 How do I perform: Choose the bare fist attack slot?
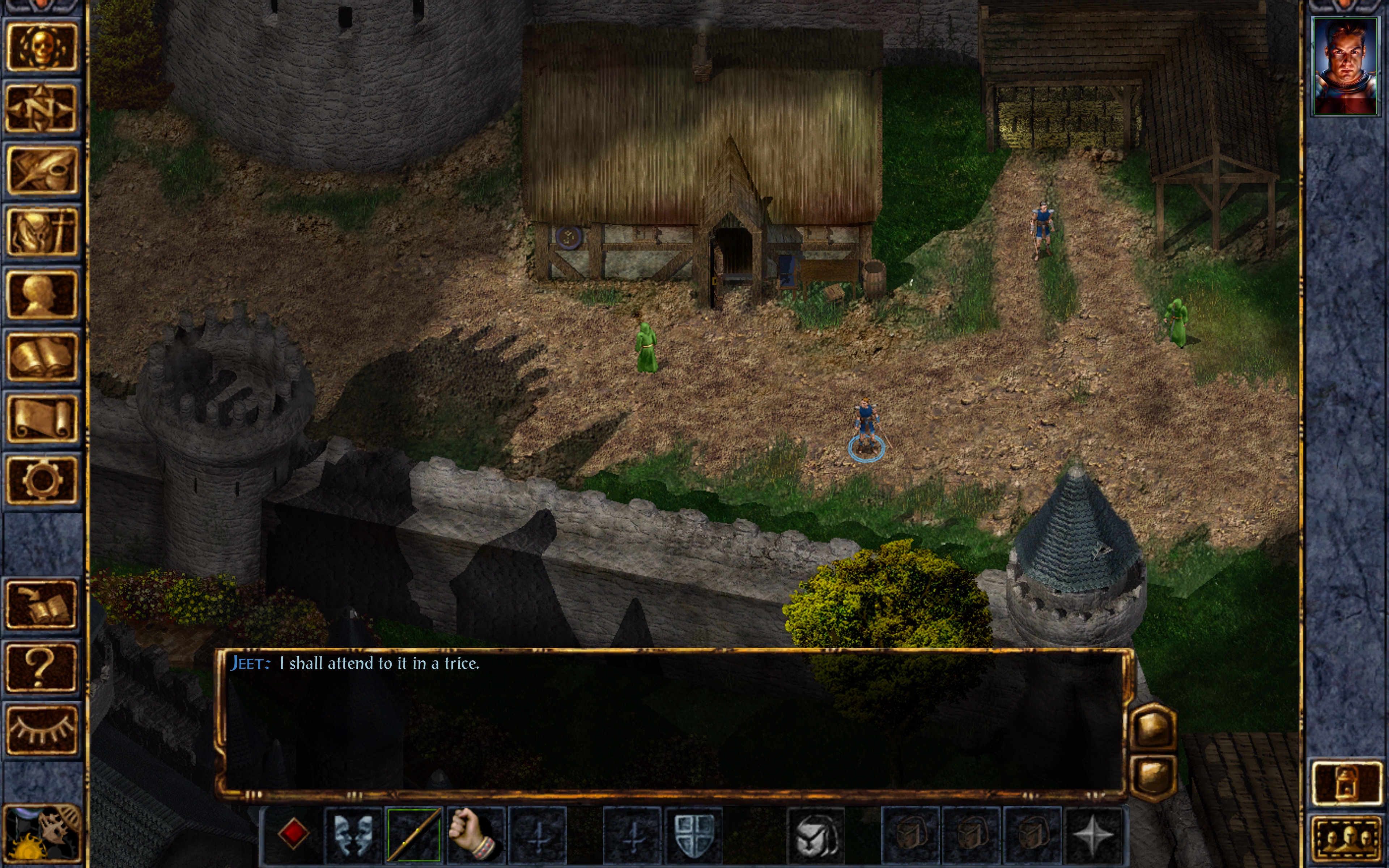point(475,835)
